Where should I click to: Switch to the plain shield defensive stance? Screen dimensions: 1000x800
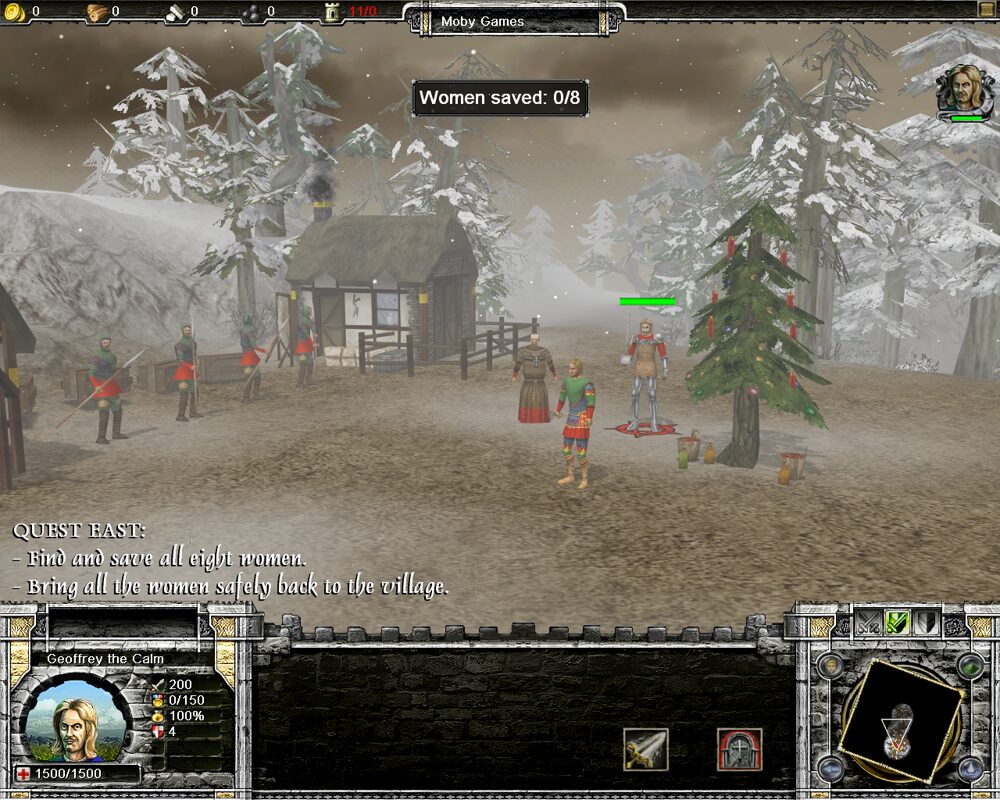(926, 622)
